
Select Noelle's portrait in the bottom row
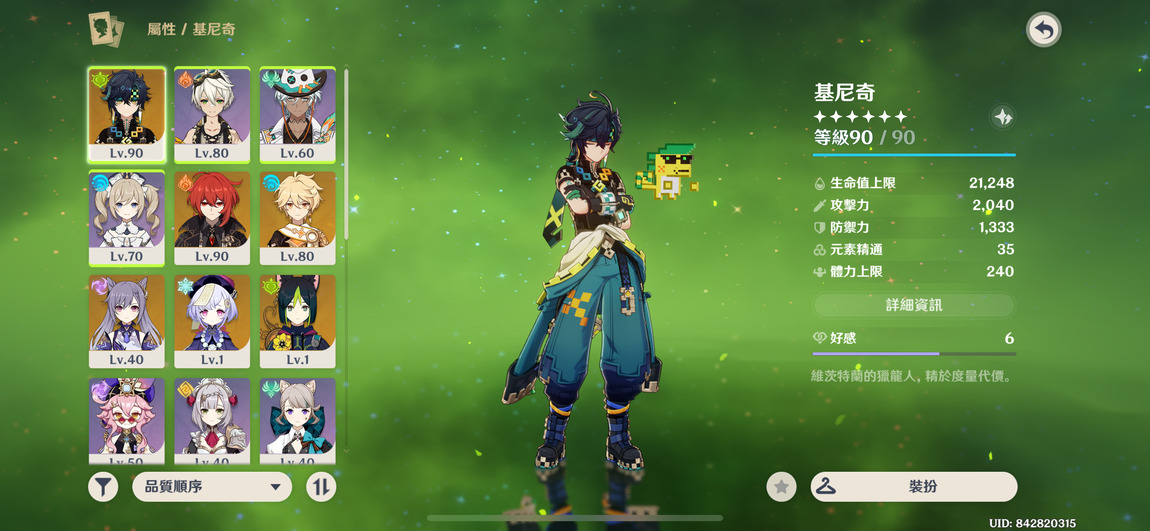pyautogui.click(x=212, y=420)
